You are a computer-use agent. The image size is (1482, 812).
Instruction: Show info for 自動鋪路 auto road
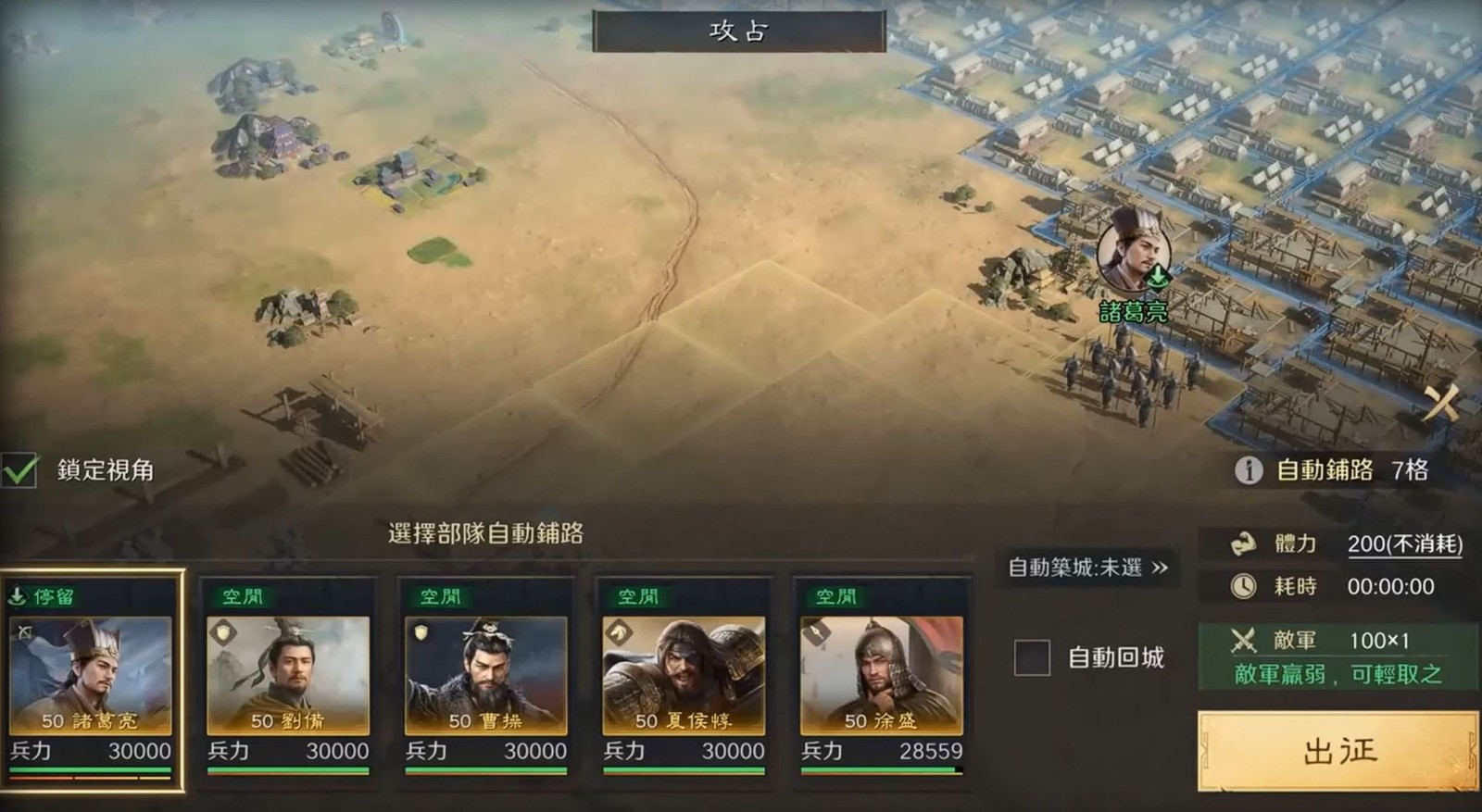click(1249, 470)
